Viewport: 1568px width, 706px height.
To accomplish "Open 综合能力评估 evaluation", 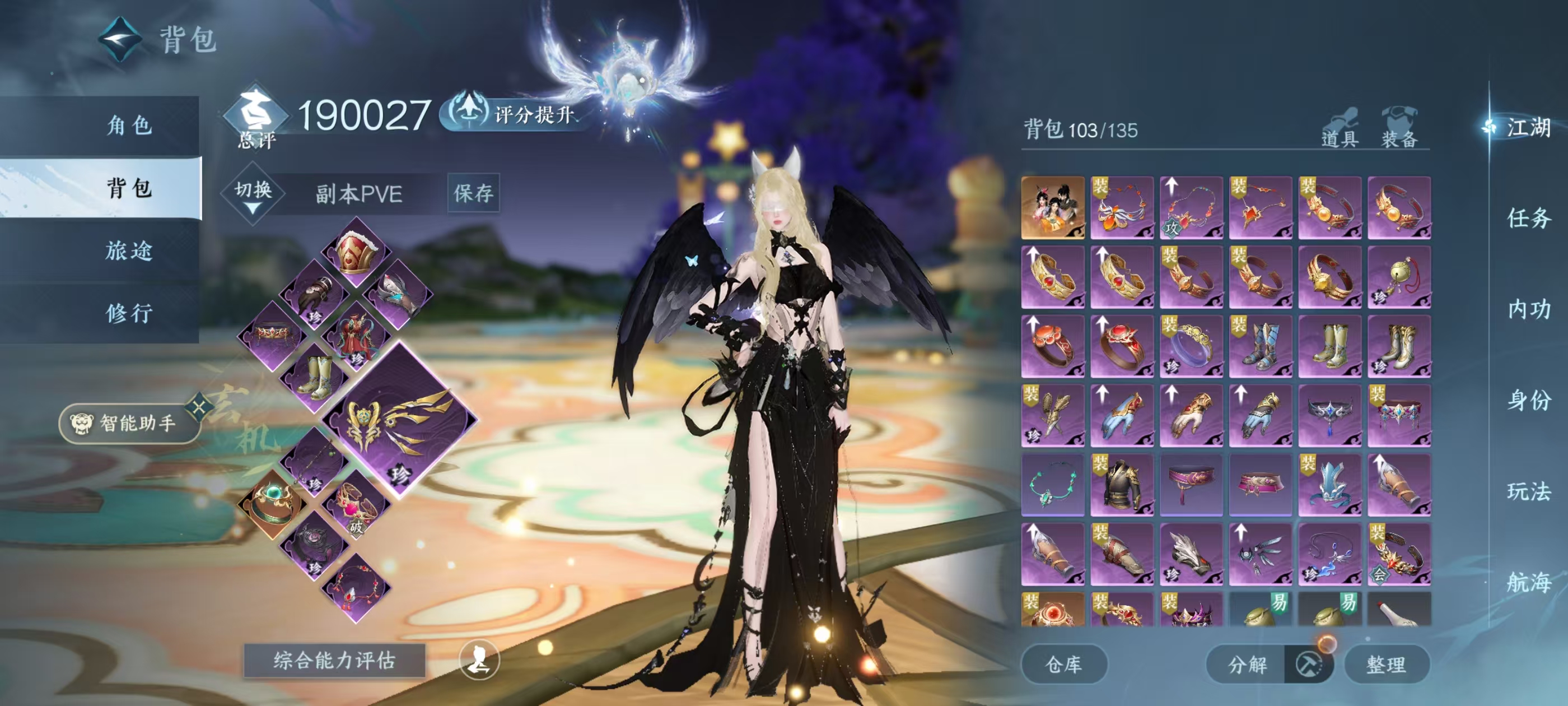I will coord(334,660).
